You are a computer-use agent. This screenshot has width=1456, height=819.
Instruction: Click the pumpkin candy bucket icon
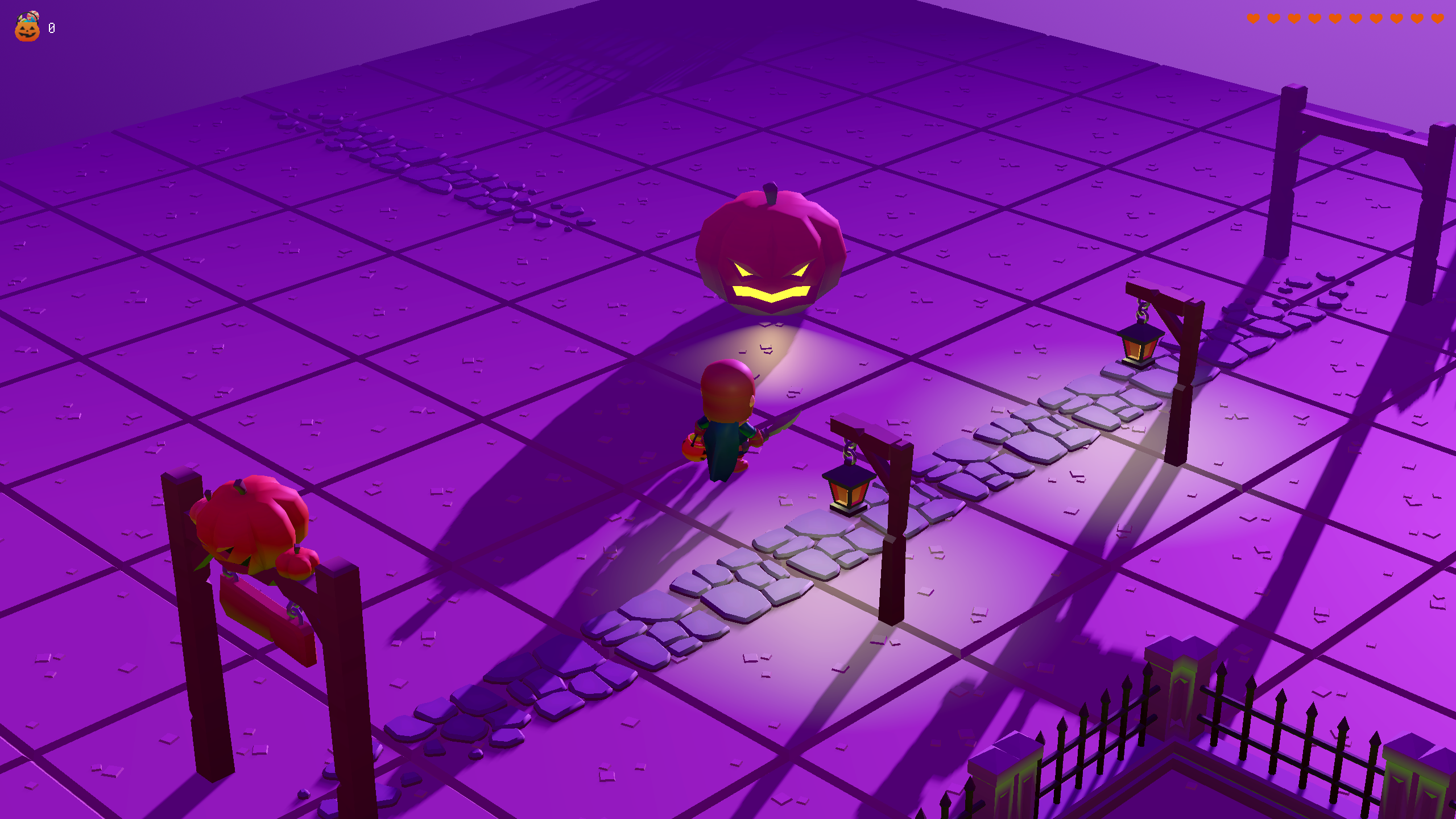coord(27,27)
